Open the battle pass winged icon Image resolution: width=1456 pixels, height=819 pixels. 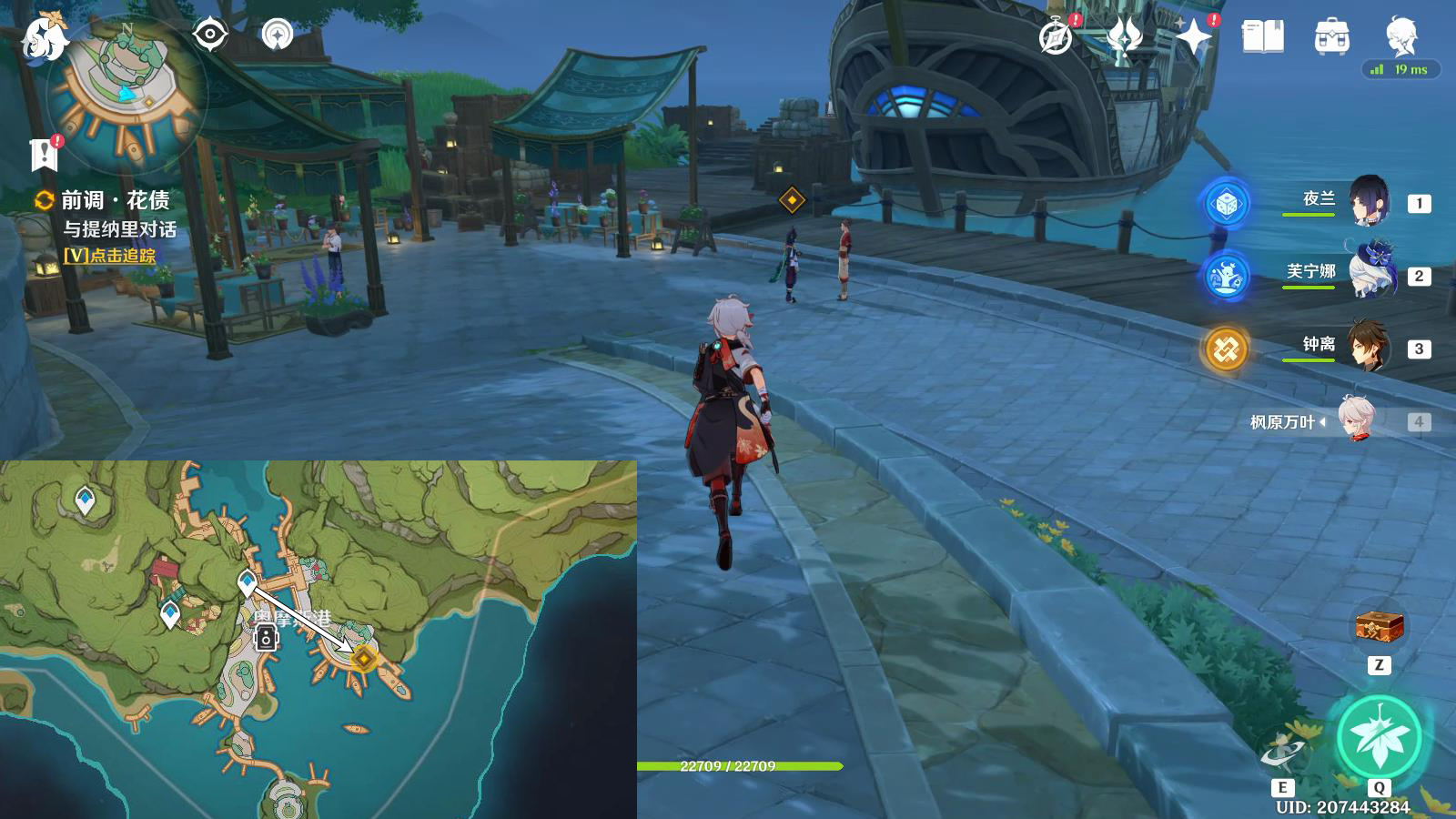[1125, 37]
